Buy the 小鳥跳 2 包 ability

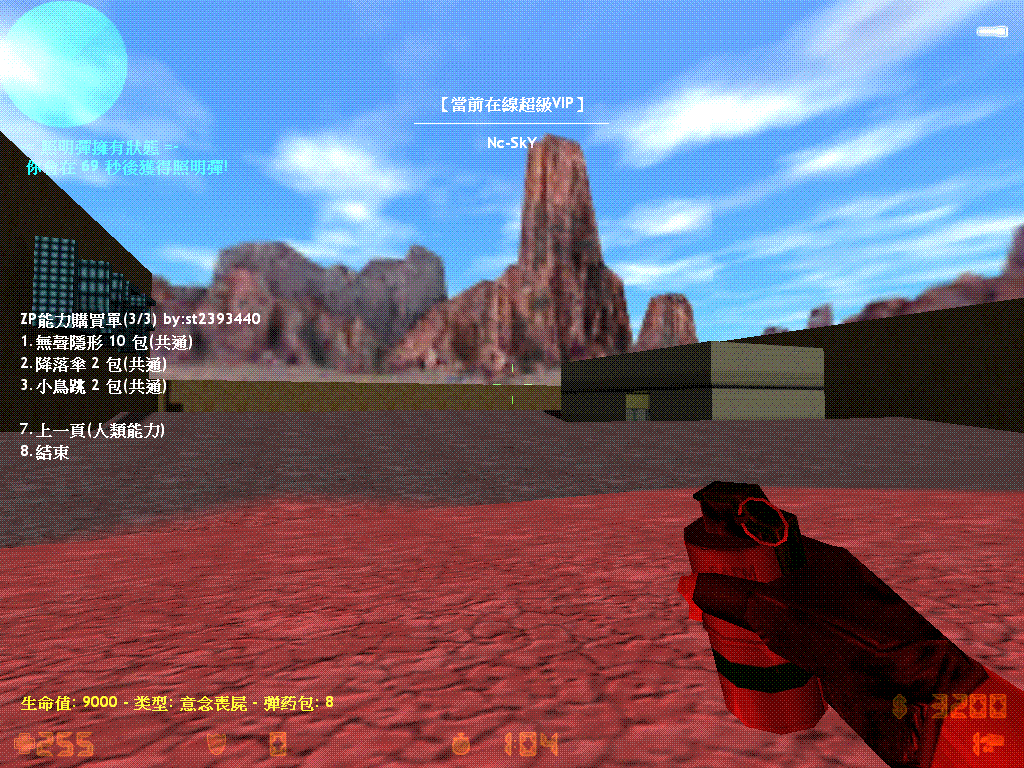coord(94,386)
